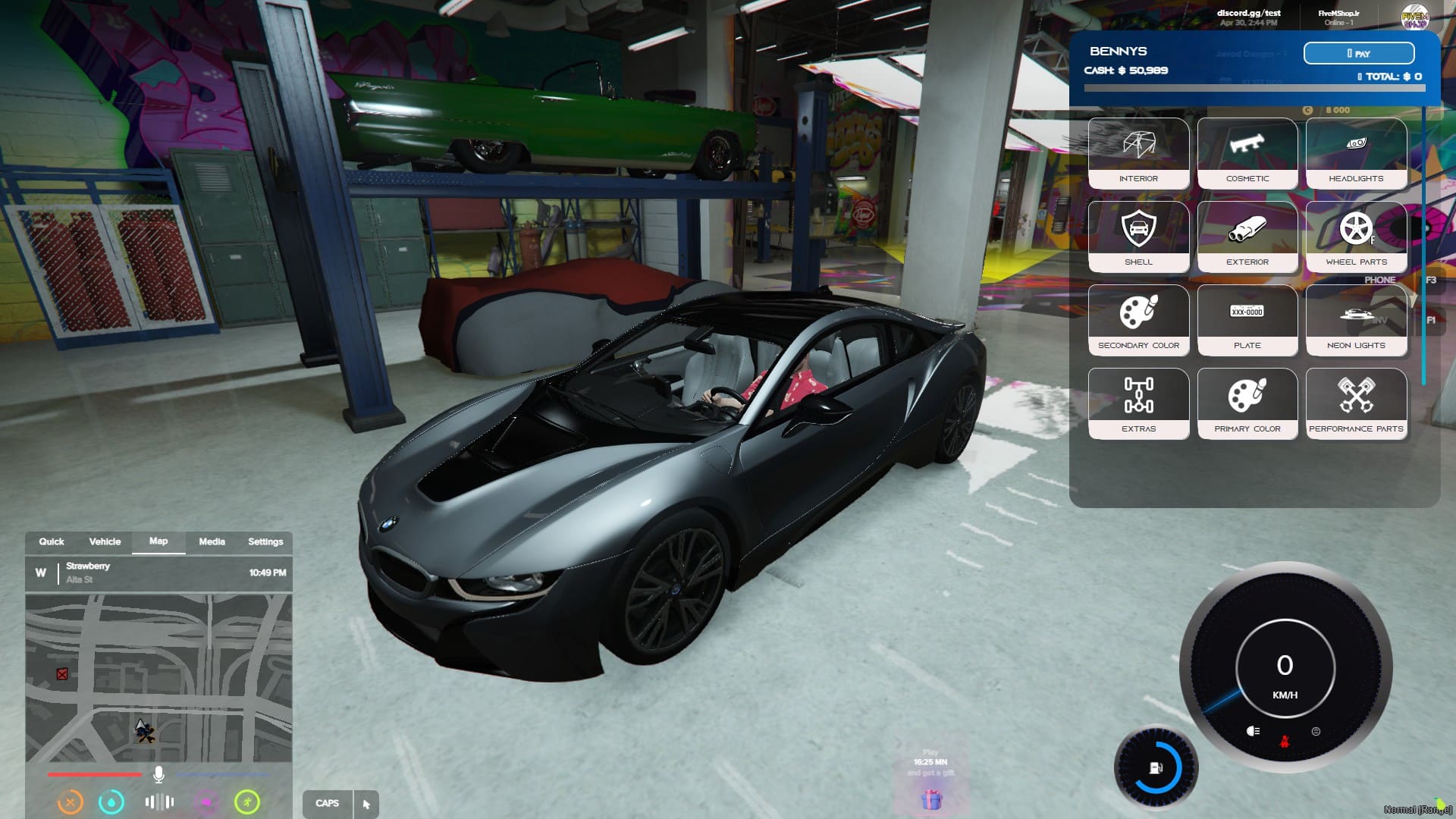1456x819 pixels.
Task: Switch to the Settings tab
Action: [x=265, y=541]
